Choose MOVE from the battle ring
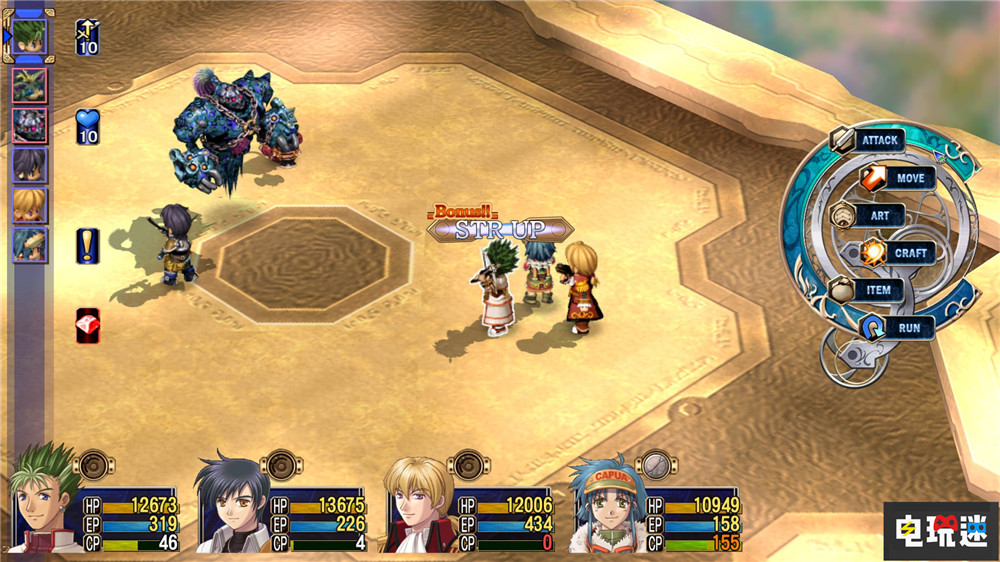1000x562 pixels. (x=897, y=178)
